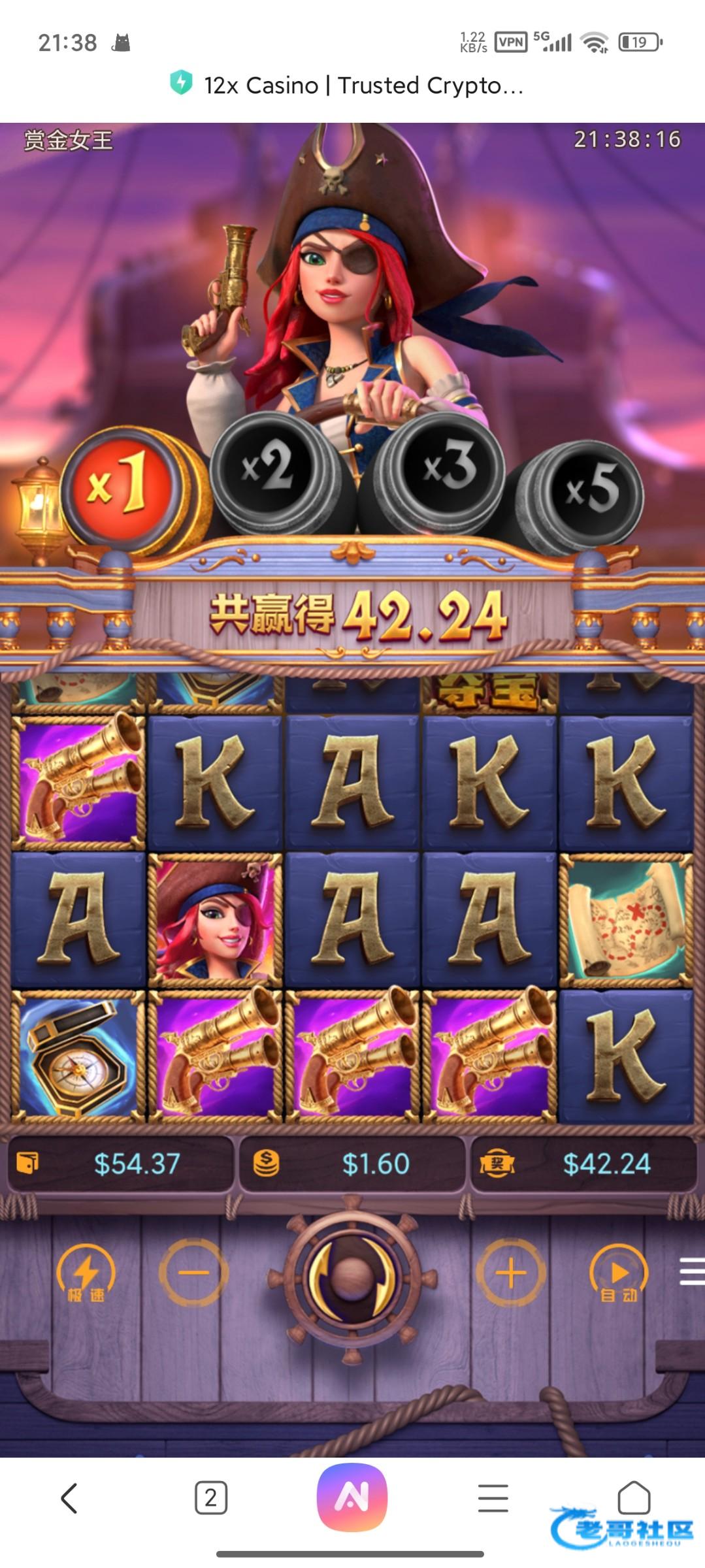
Task: Open the wallet balance panel showing $54.37
Action: pos(121,1164)
